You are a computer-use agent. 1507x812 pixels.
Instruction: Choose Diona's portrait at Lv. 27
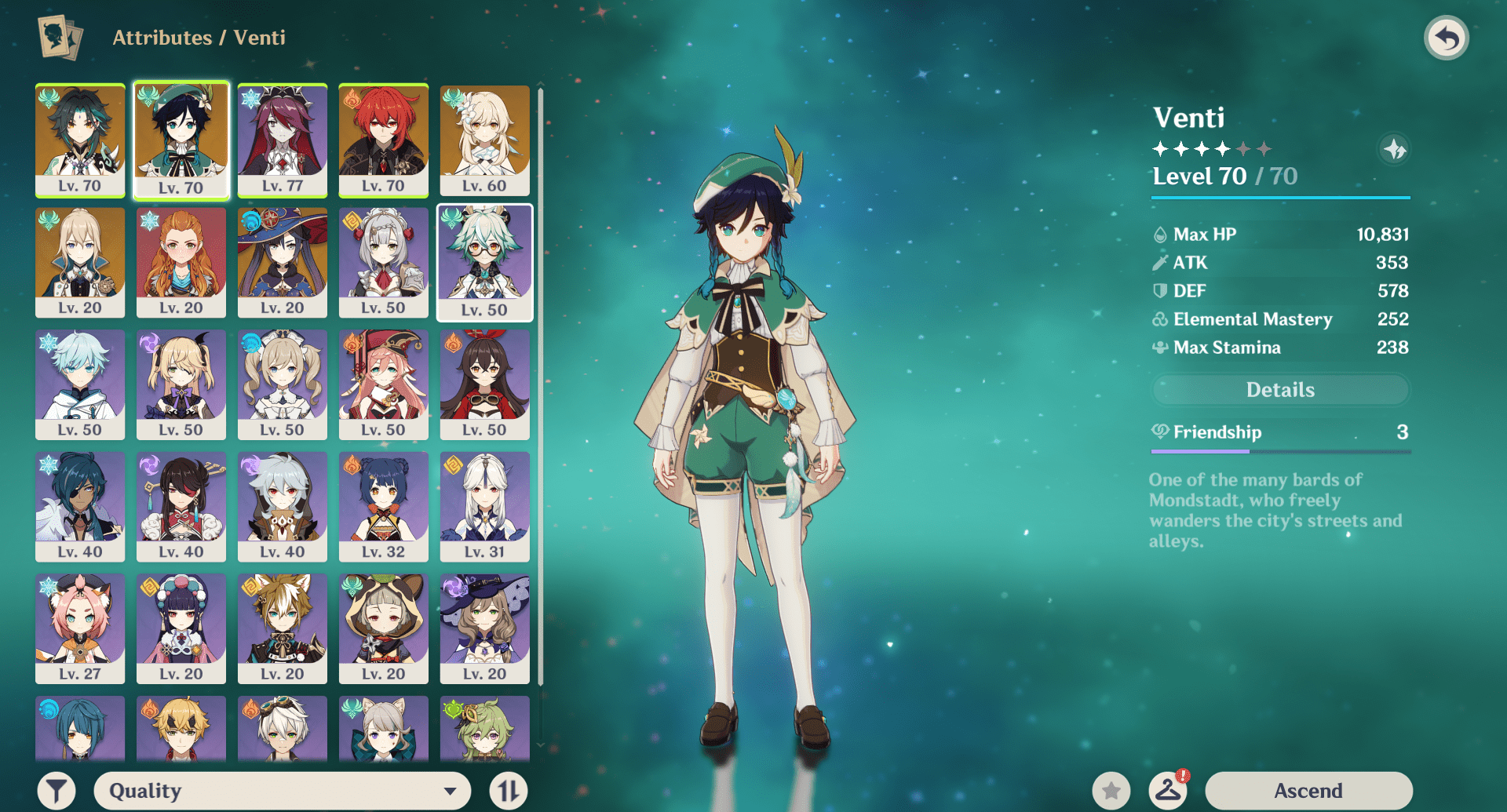pos(80,628)
